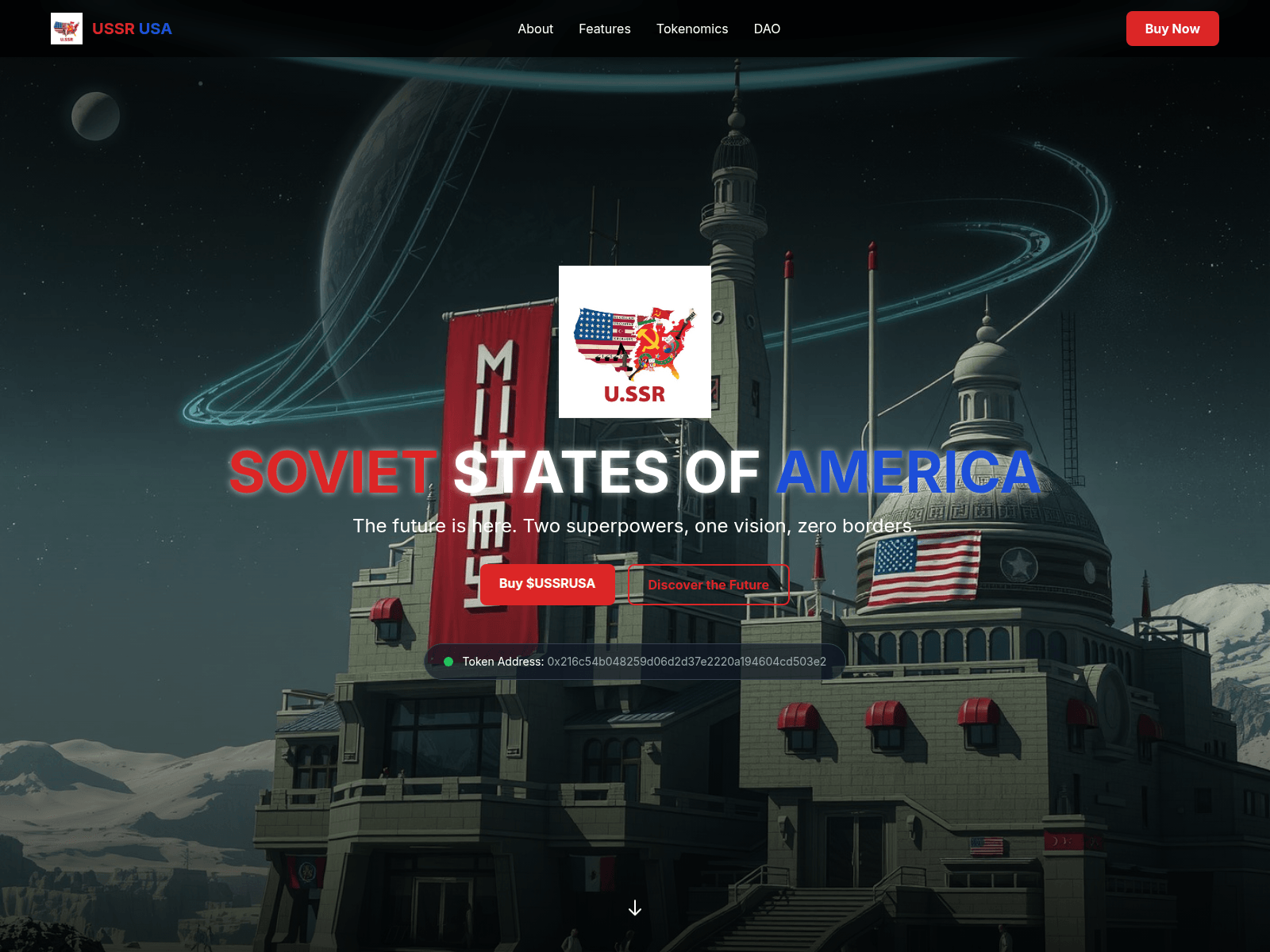Click the U.SSR text on the emblem card

(635, 393)
